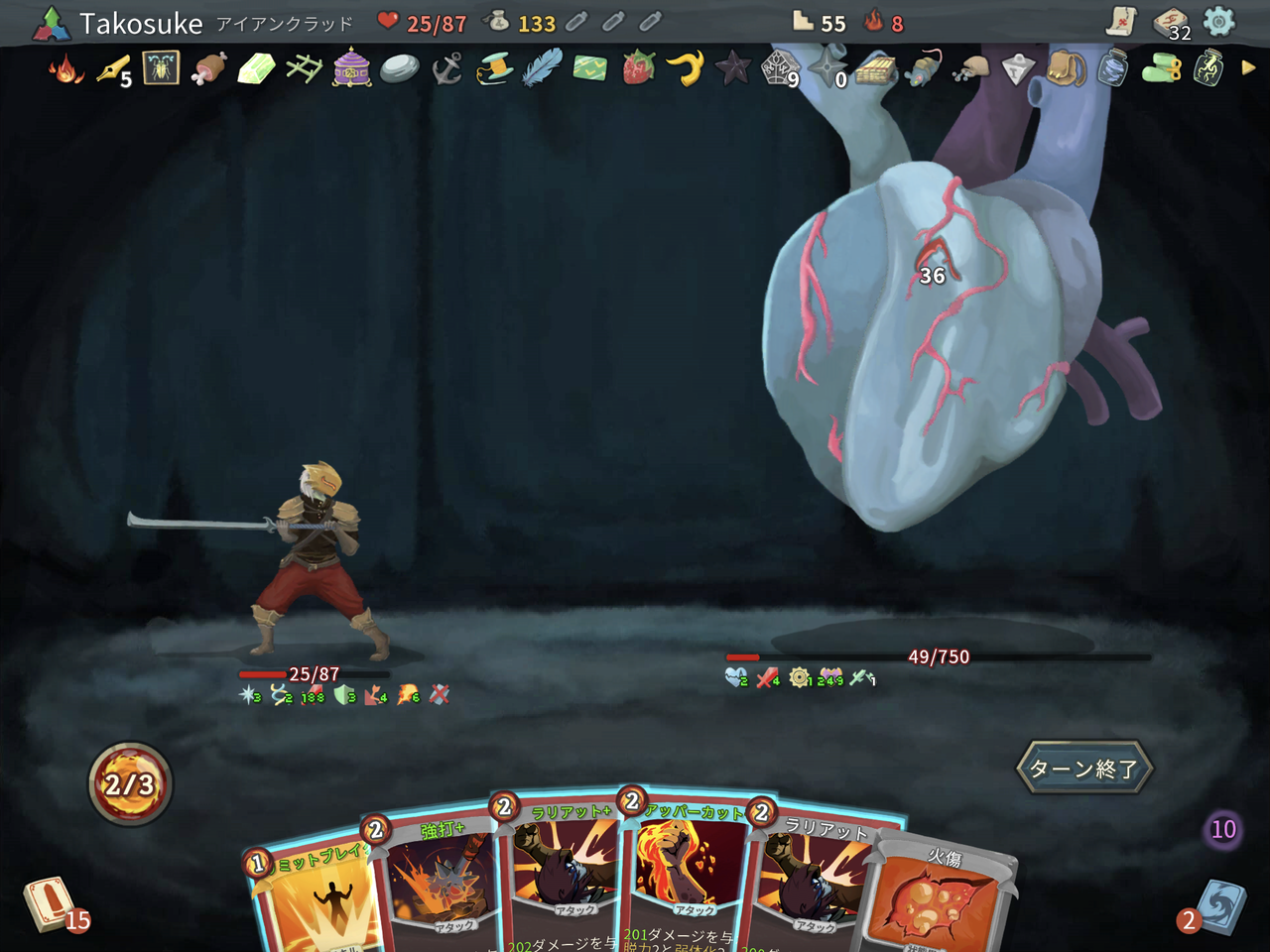
Task: Inspect the Pen Nib relic with counter 5
Action: (x=111, y=71)
